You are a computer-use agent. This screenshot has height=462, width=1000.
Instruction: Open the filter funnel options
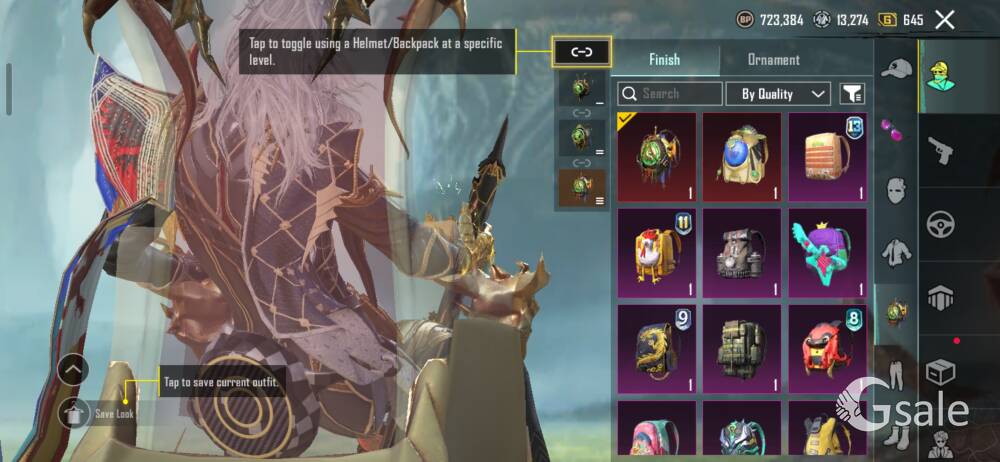click(x=852, y=94)
